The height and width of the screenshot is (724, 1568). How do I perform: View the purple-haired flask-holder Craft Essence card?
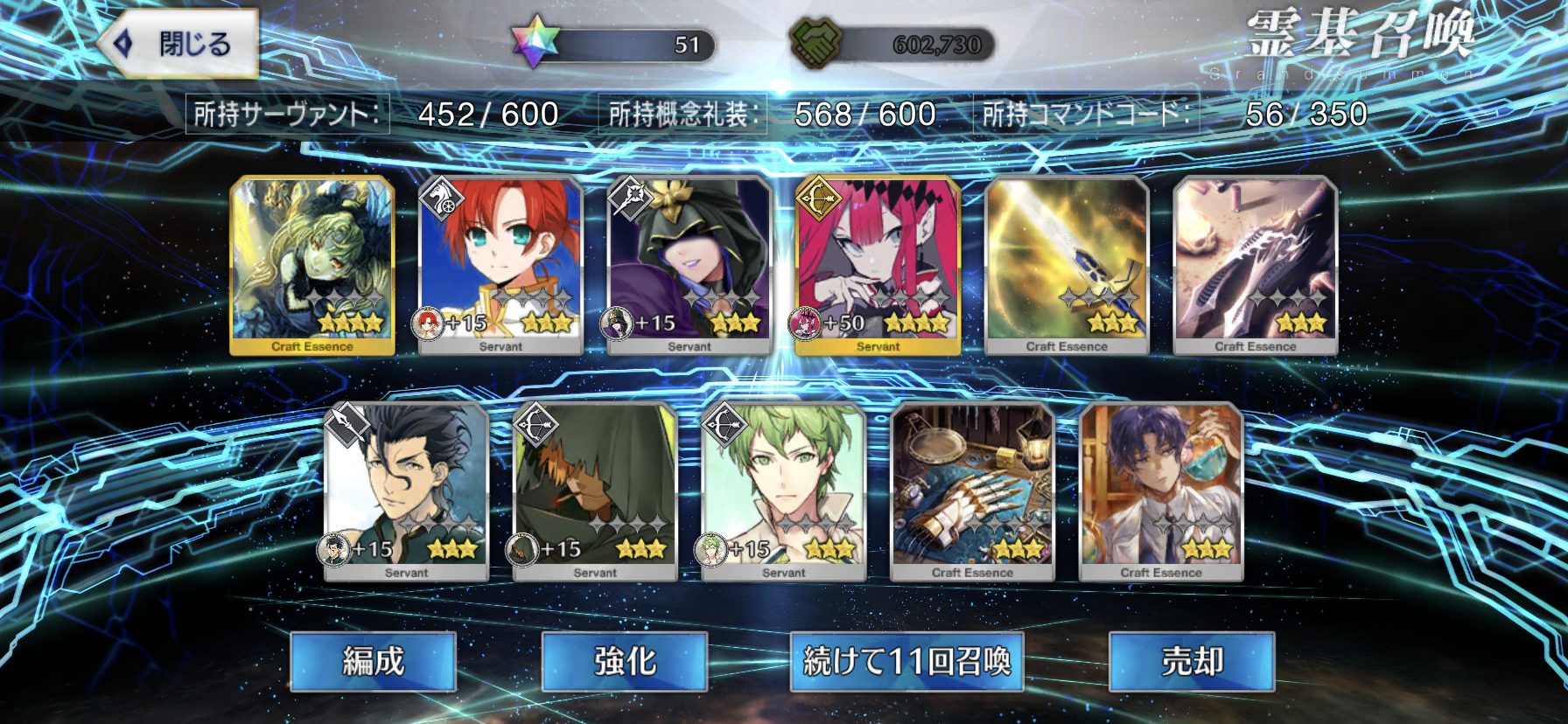[1161, 491]
